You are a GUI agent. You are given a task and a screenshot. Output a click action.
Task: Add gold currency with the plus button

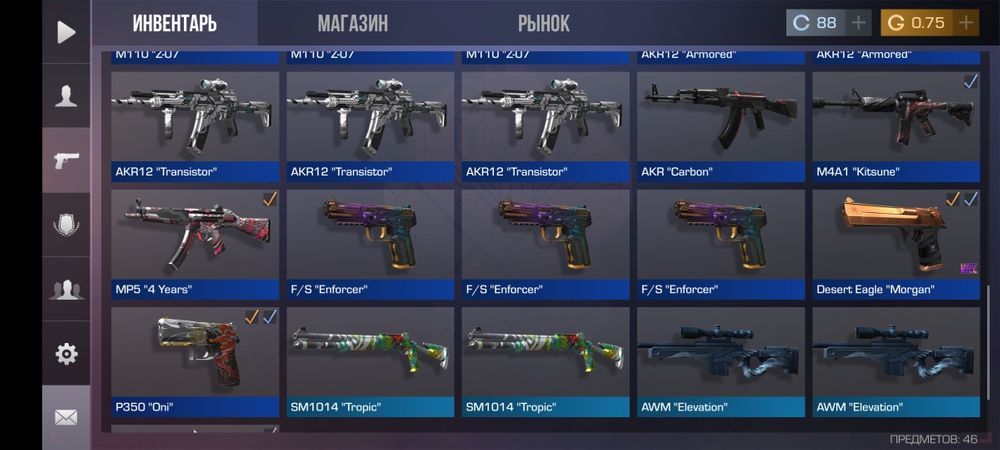click(x=965, y=23)
